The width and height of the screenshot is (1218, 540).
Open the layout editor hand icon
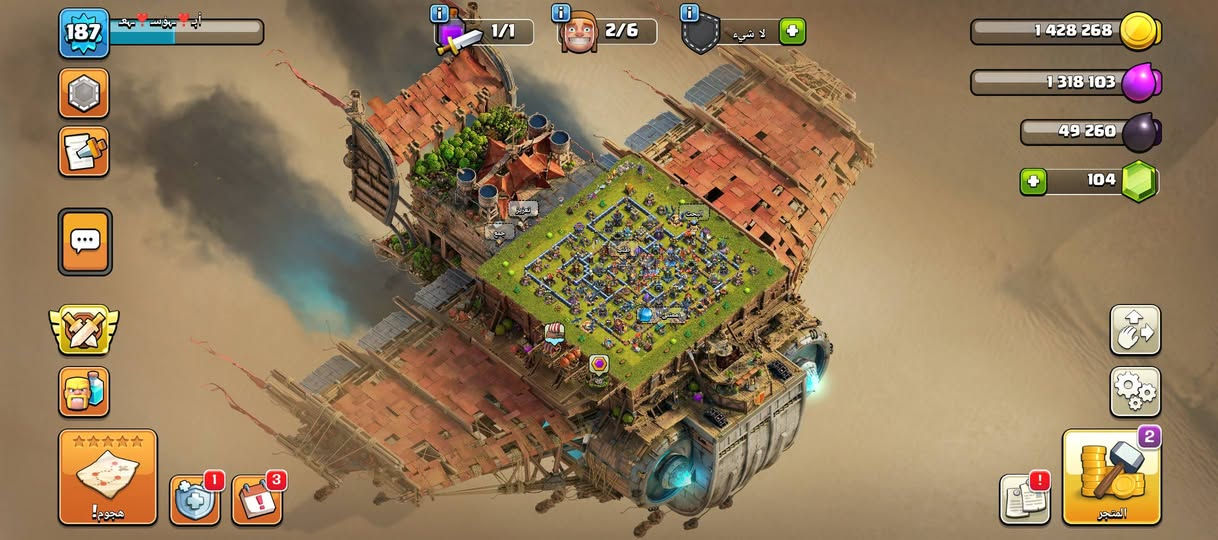1135,330
